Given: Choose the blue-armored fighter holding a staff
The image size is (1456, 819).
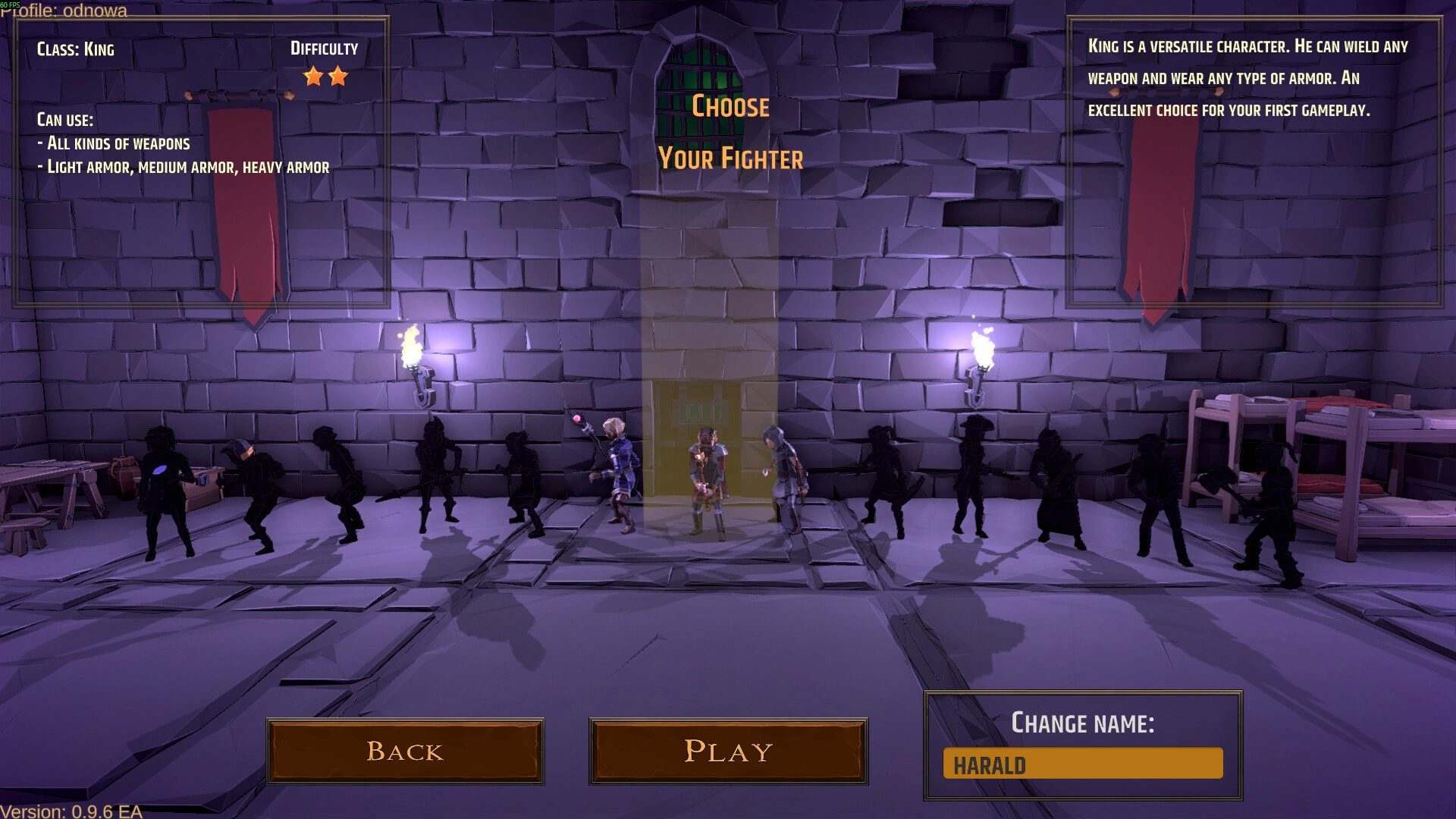Looking at the screenshot, I should [620, 474].
